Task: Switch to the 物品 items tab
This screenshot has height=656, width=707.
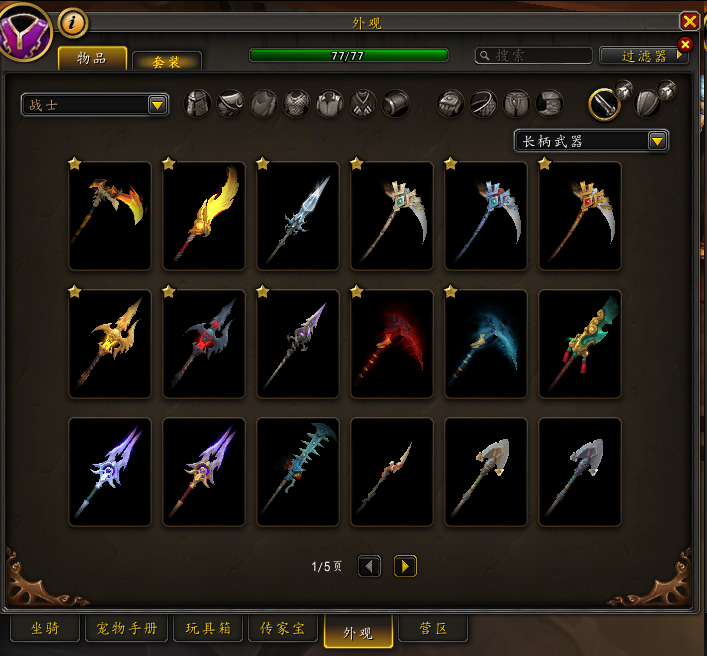Action: point(92,59)
